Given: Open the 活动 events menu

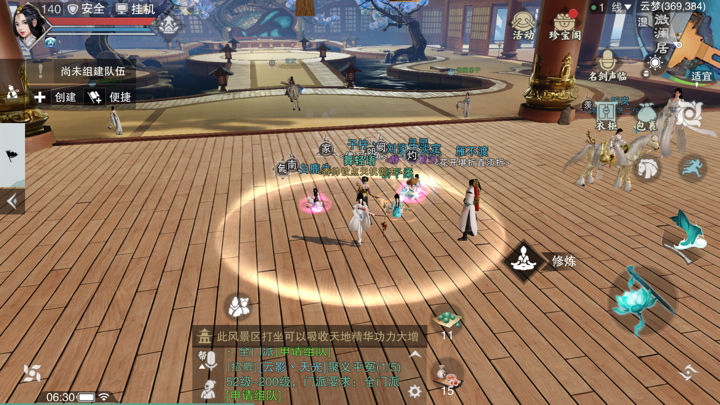Looking at the screenshot, I should coord(523,24).
